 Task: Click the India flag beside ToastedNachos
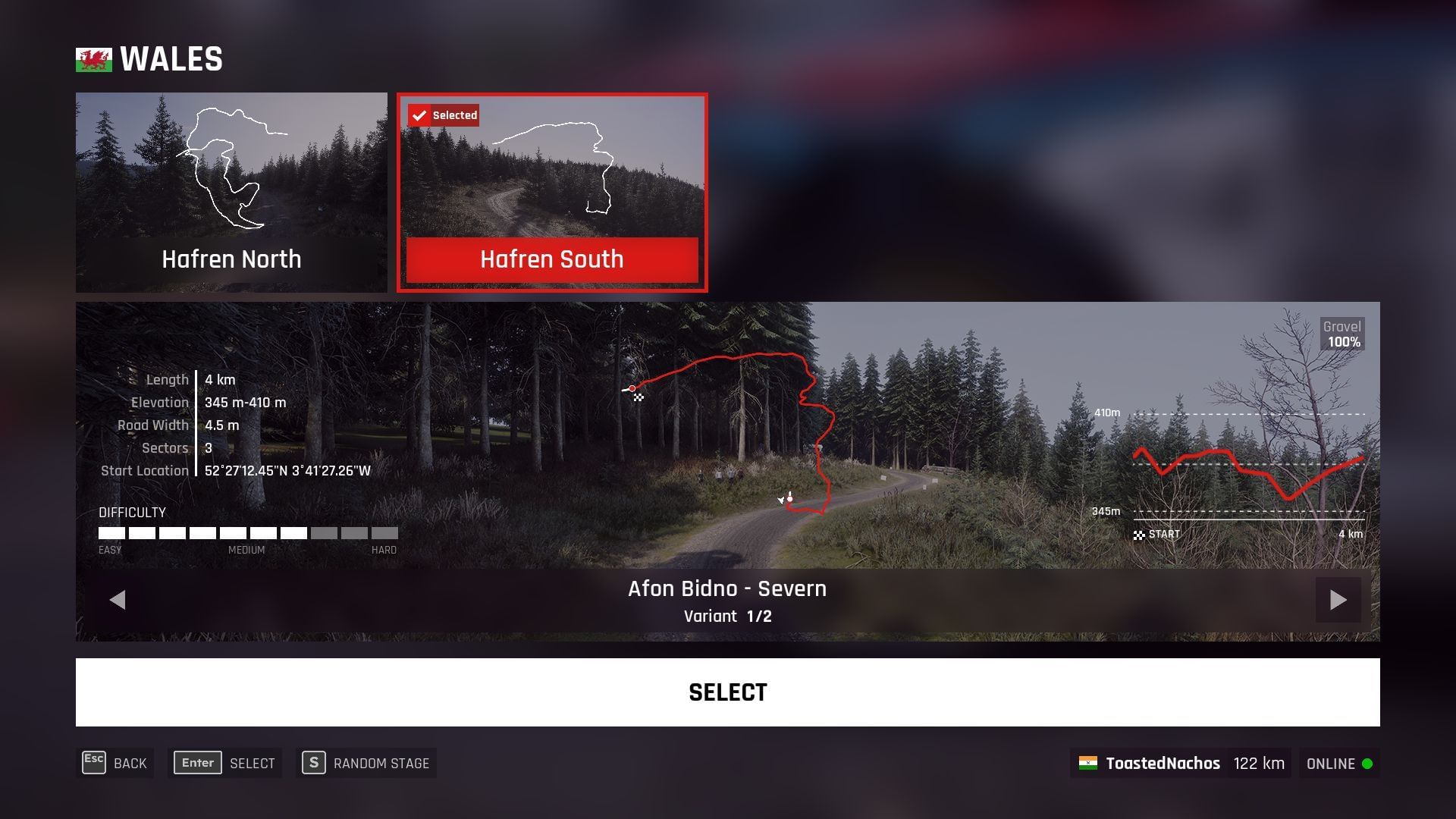click(x=1090, y=763)
